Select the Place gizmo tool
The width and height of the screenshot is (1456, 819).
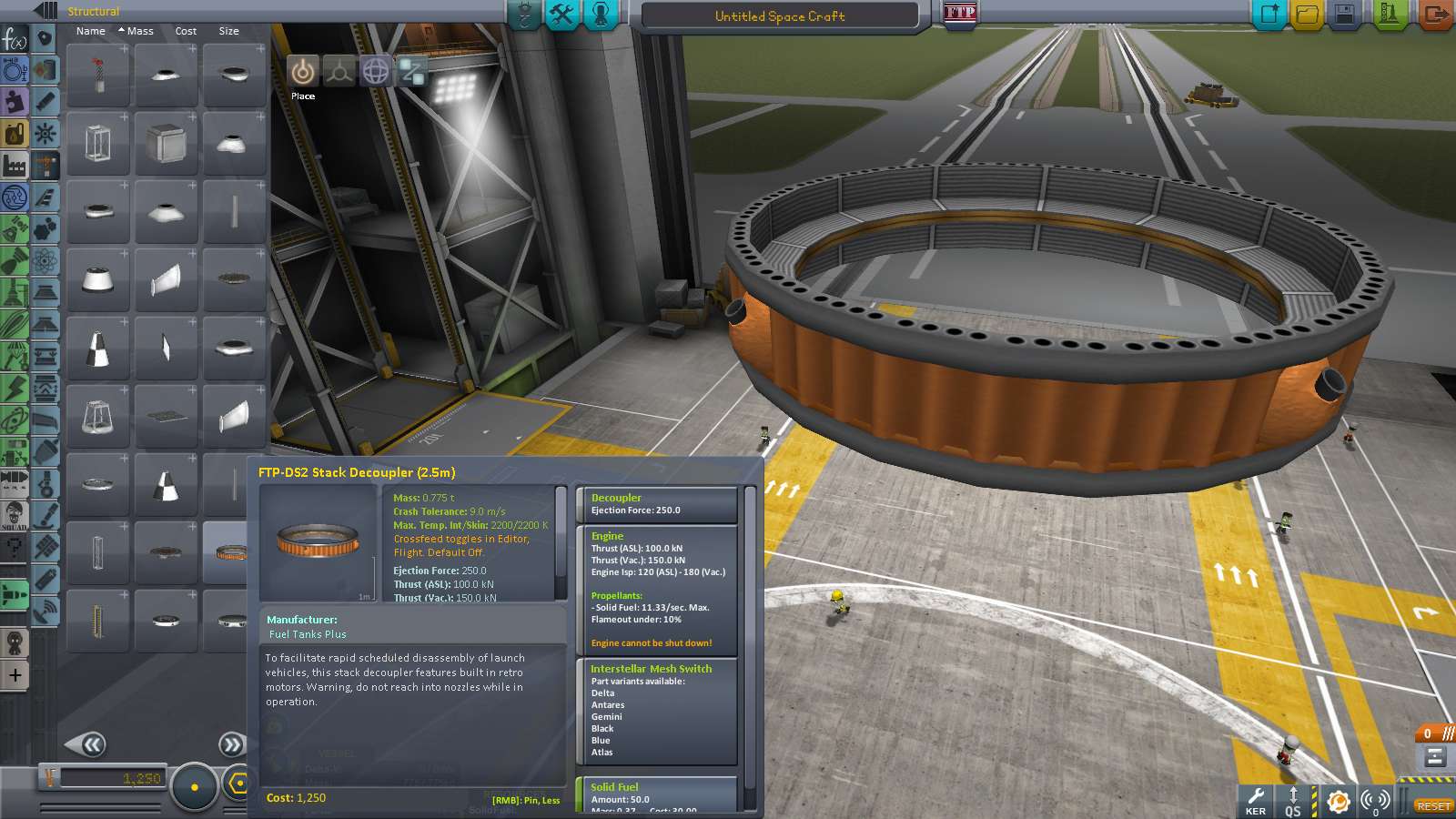pyautogui.click(x=302, y=71)
